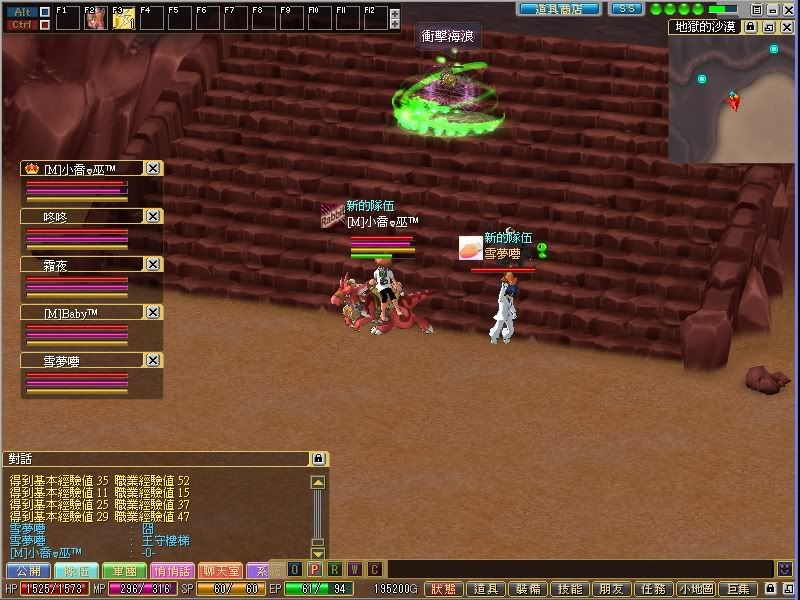Open the 道具商店 item shop
800x600 pixels.
pos(559,8)
